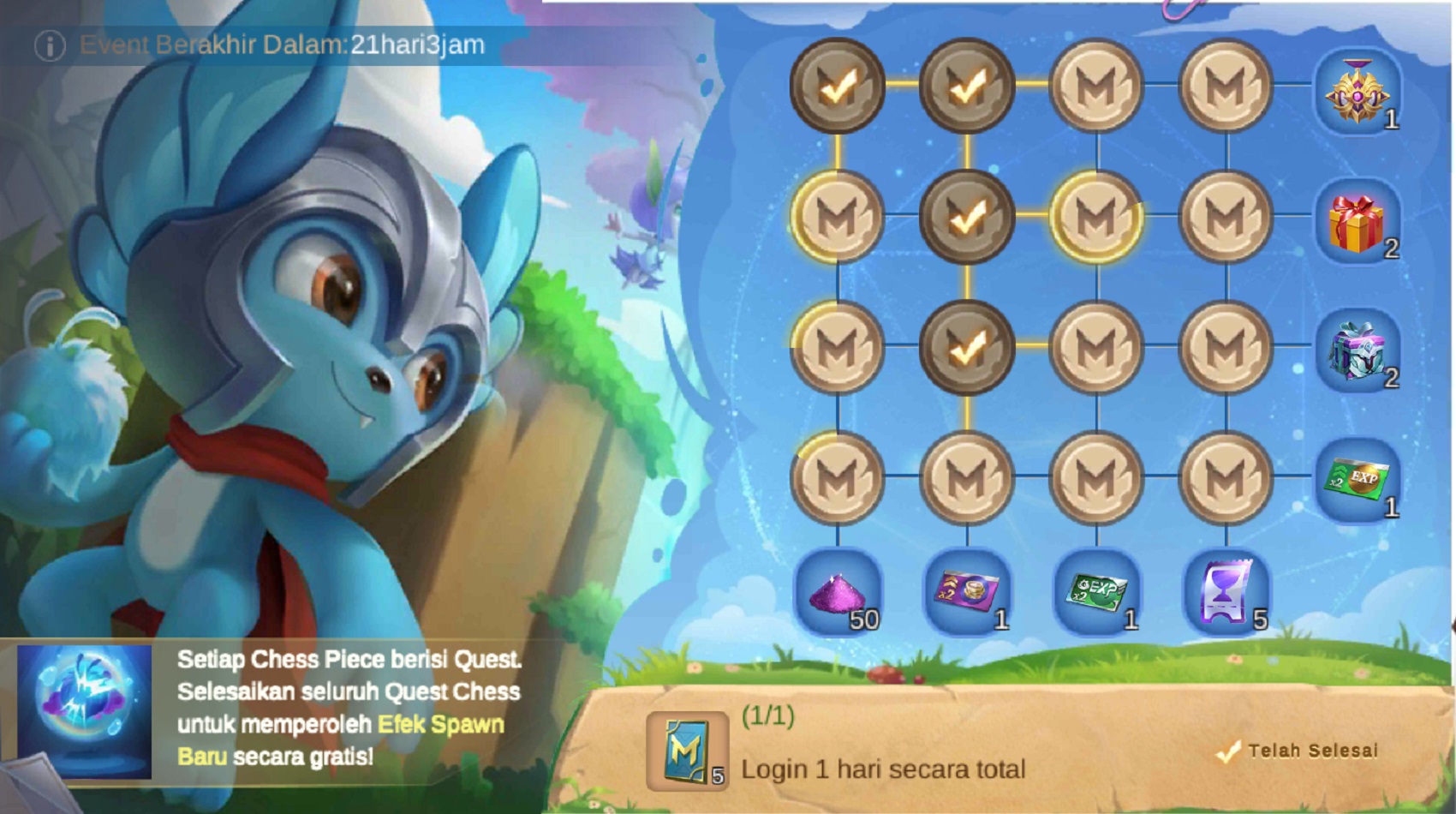Click the Login 1 hari secara total quest

[x=882, y=769]
